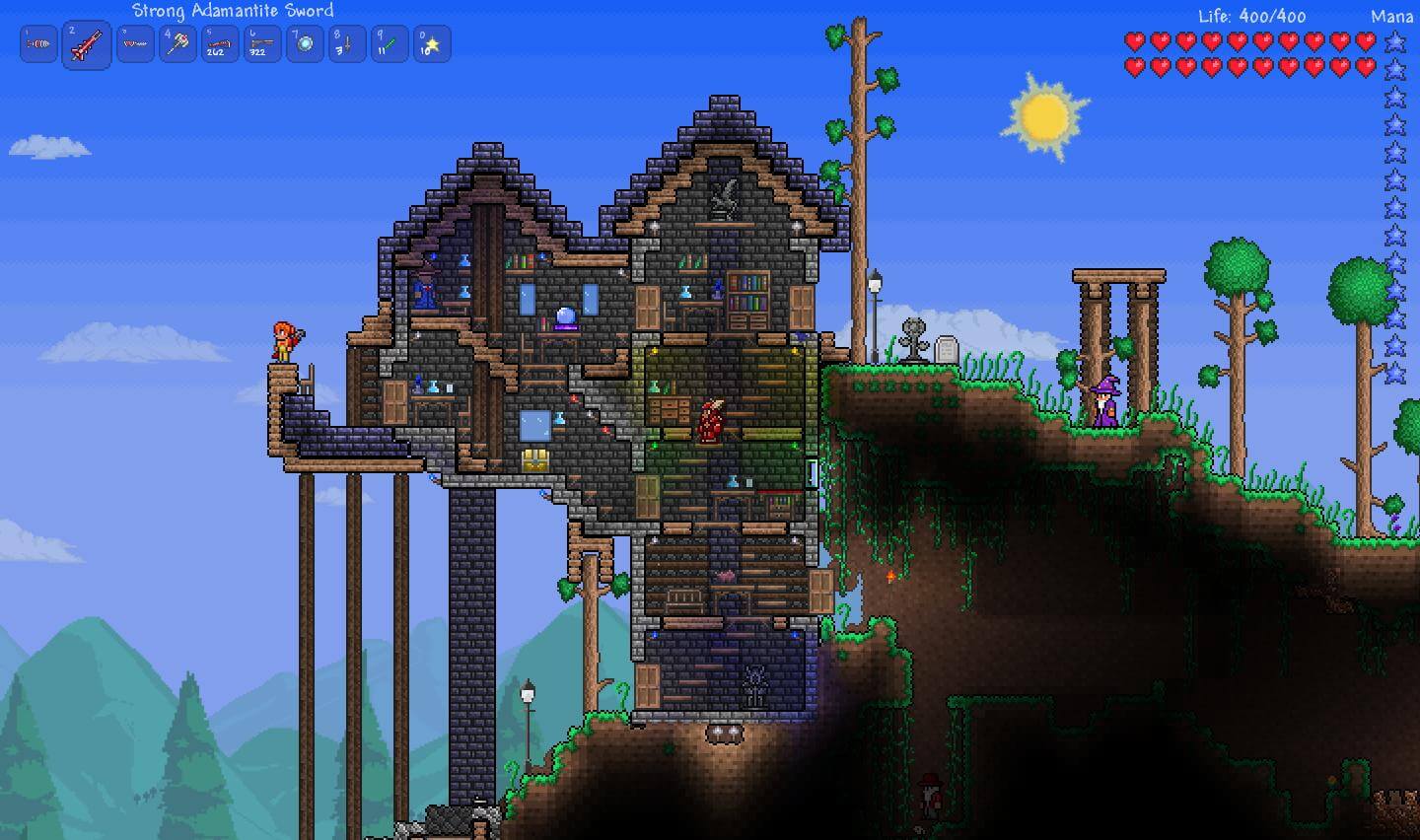The width and height of the screenshot is (1420, 840).
Task: Talk to the purple-robed wizard NPC
Action: click(1104, 399)
